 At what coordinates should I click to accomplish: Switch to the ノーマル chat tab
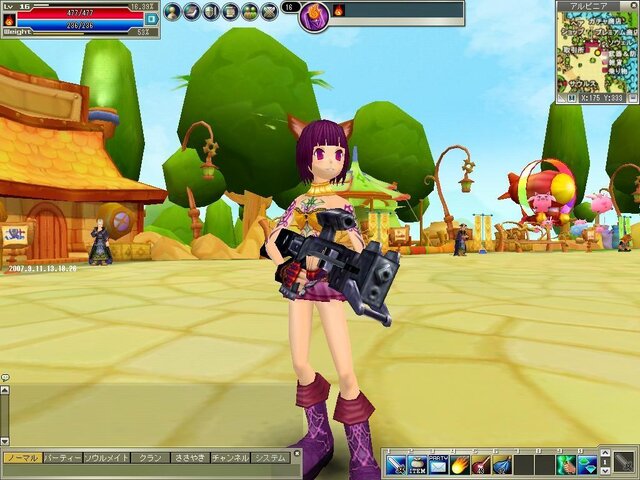point(22,457)
